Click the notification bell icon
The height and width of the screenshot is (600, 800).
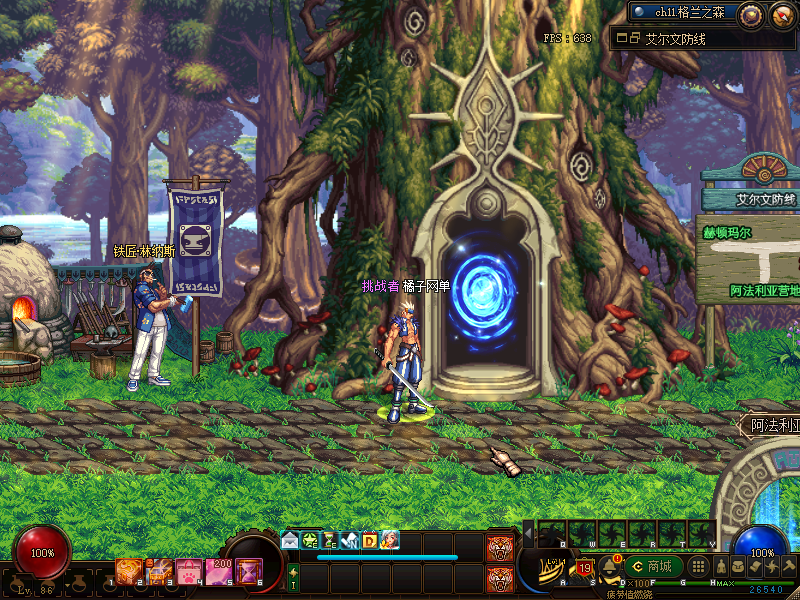pos(609,567)
